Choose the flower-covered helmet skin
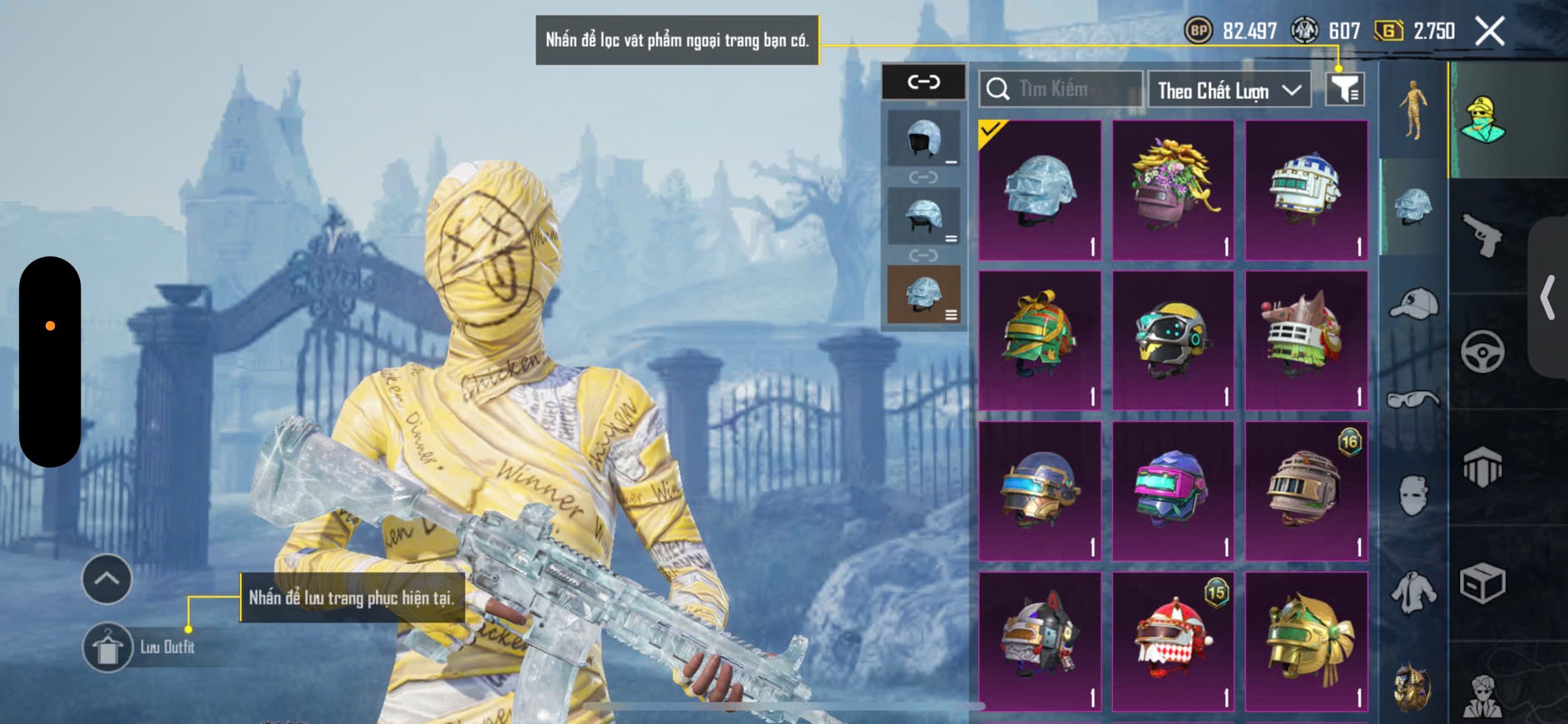 click(x=1173, y=191)
